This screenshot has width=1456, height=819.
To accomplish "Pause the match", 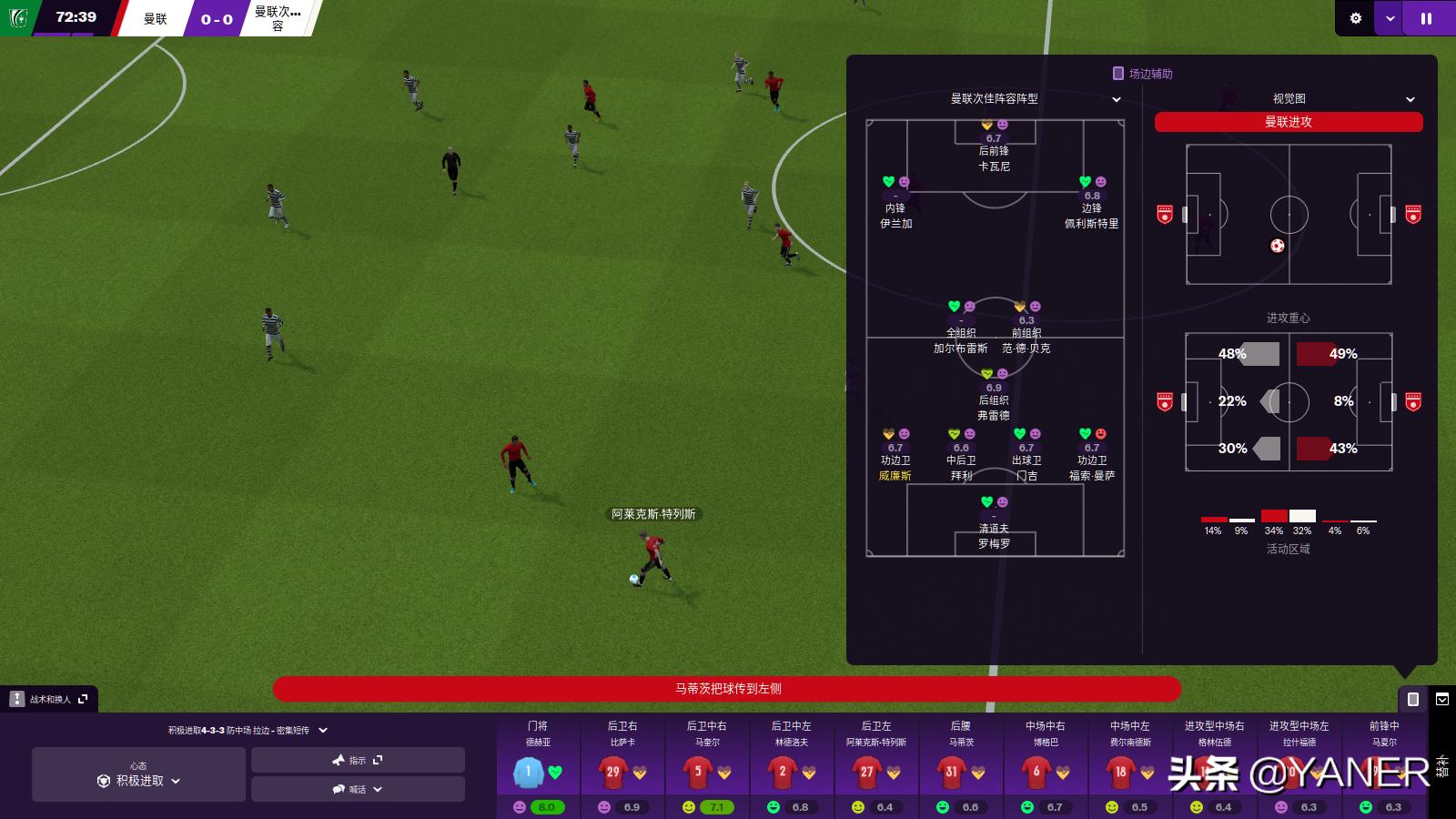I will click(x=1426, y=18).
